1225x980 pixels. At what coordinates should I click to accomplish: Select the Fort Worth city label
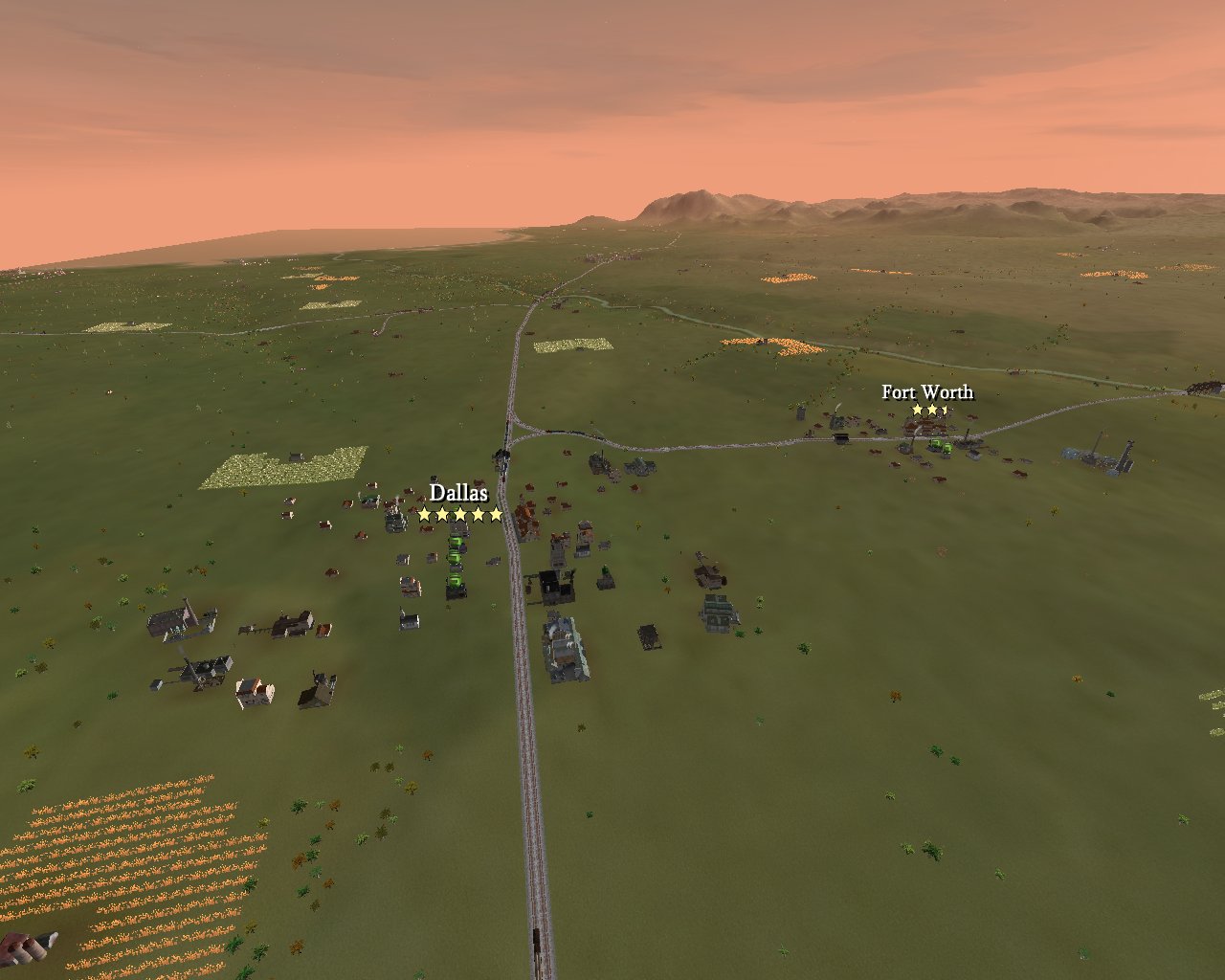pos(926,392)
